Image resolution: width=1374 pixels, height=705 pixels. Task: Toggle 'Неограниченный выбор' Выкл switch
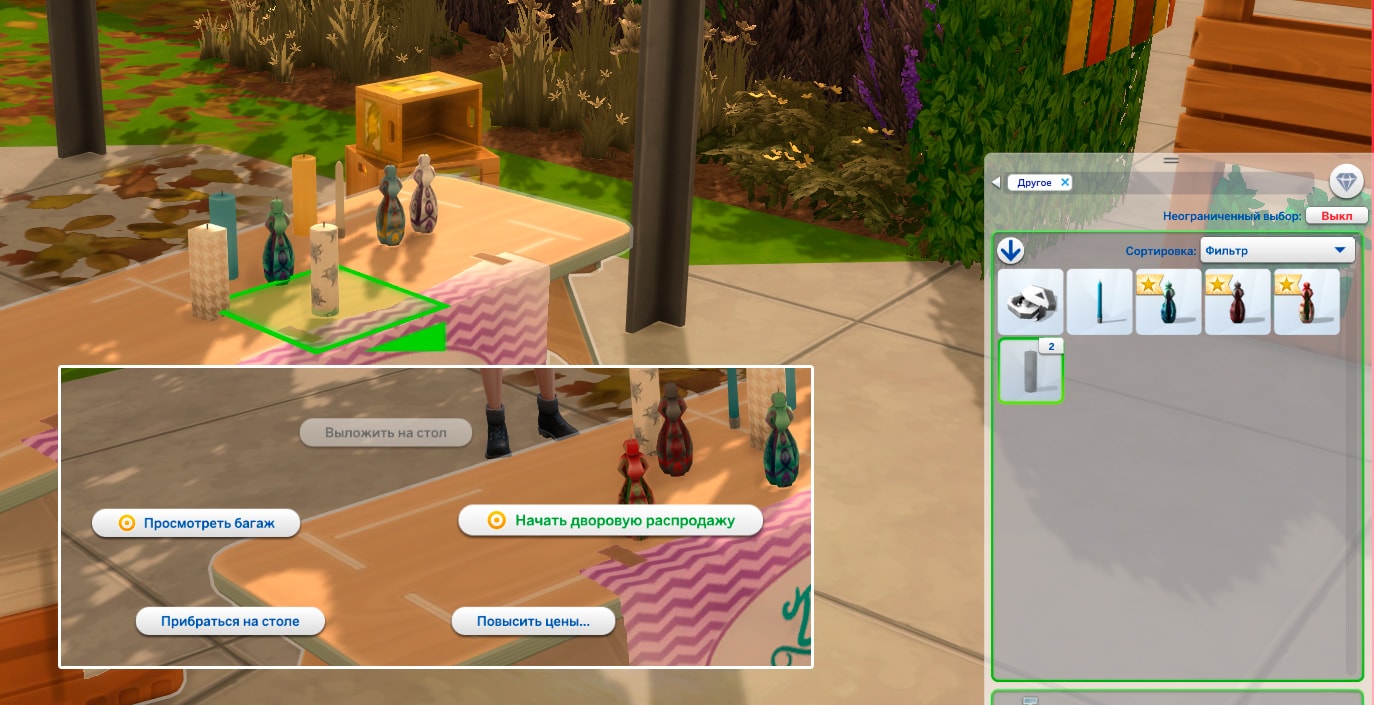pos(1336,216)
